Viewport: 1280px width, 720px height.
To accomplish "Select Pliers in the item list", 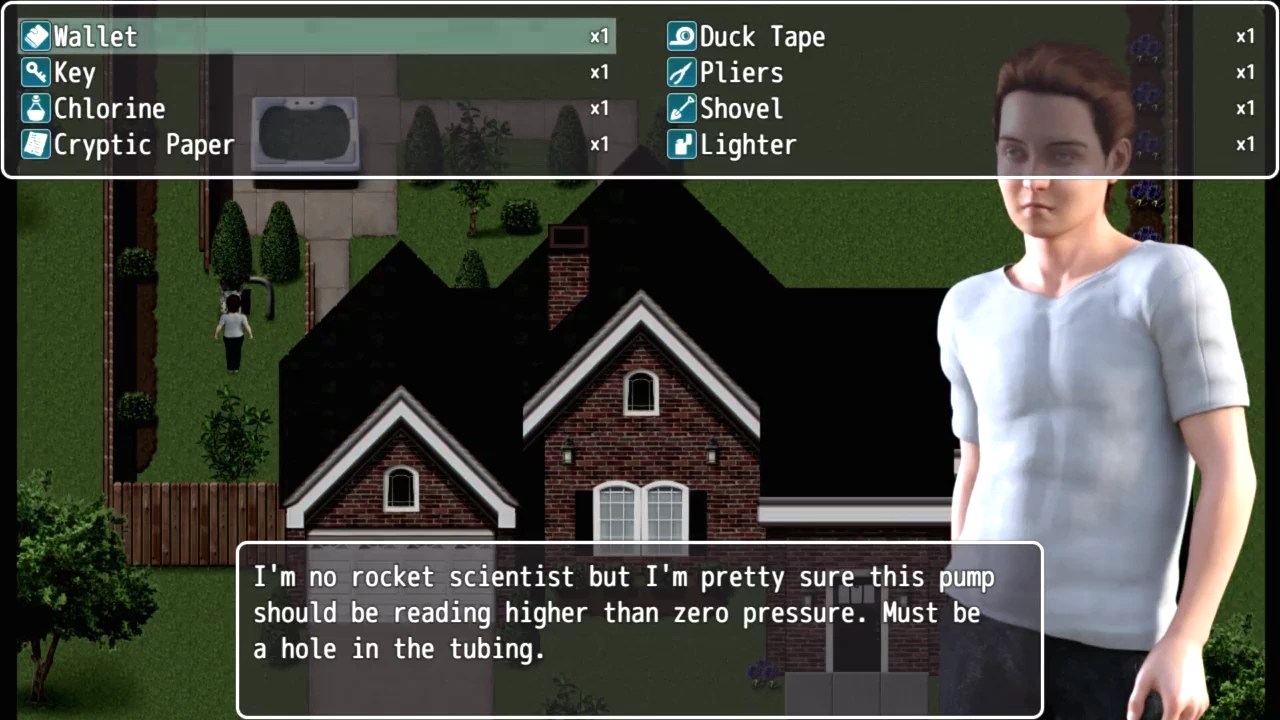I will coord(741,73).
